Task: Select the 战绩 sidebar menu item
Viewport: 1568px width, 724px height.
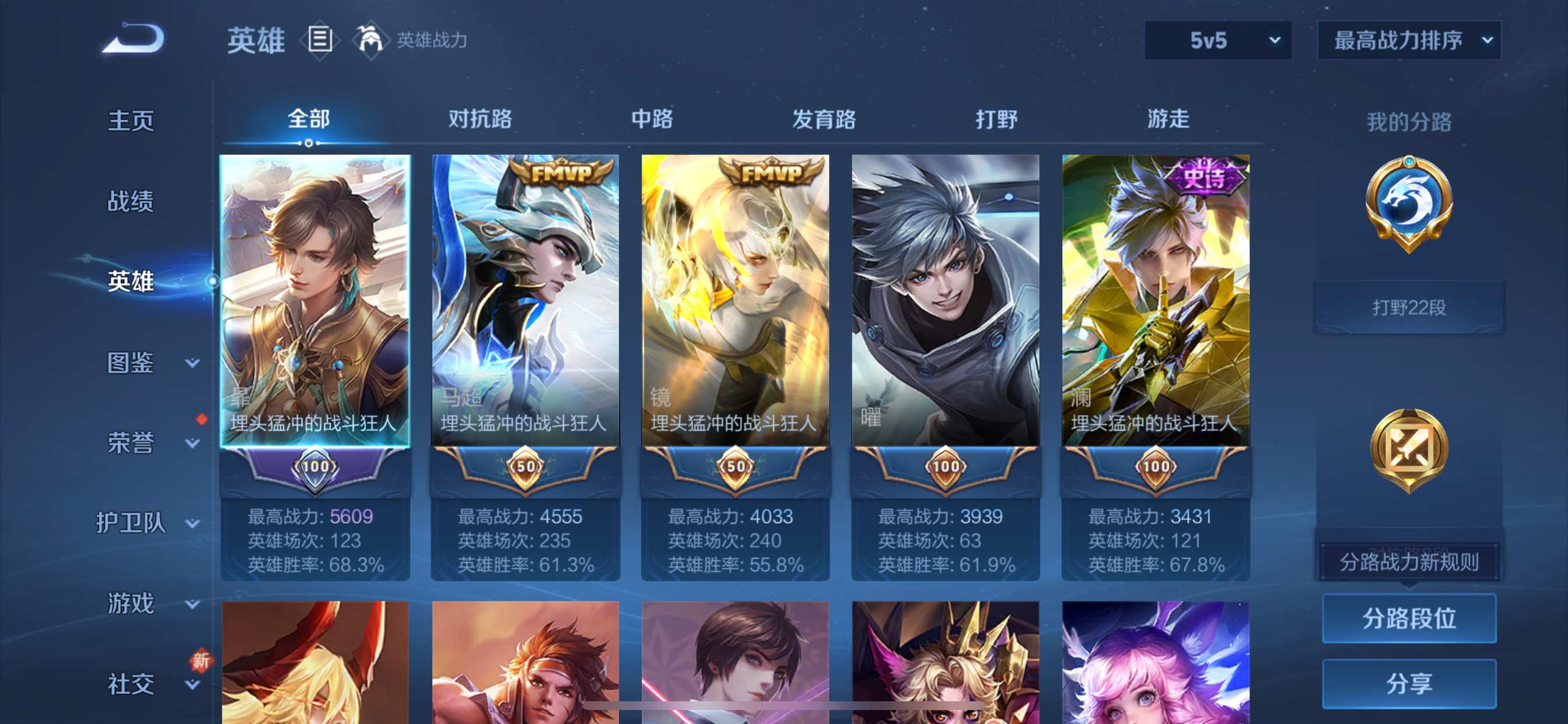Action: 129,201
